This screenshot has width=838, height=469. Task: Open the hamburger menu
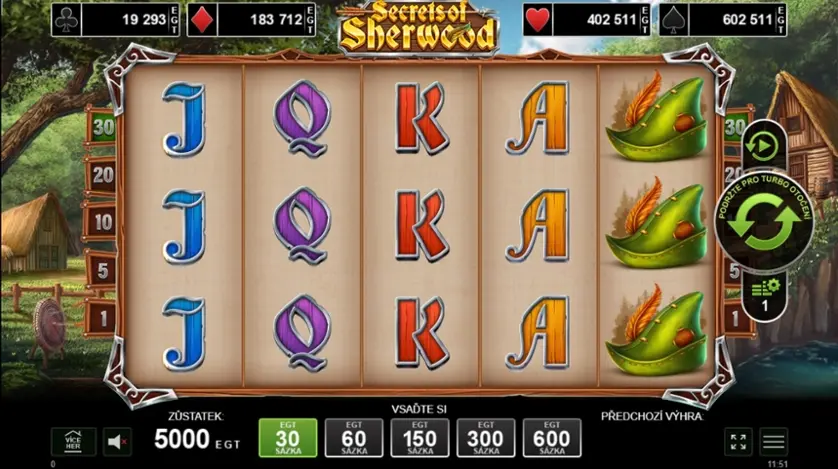(x=773, y=441)
